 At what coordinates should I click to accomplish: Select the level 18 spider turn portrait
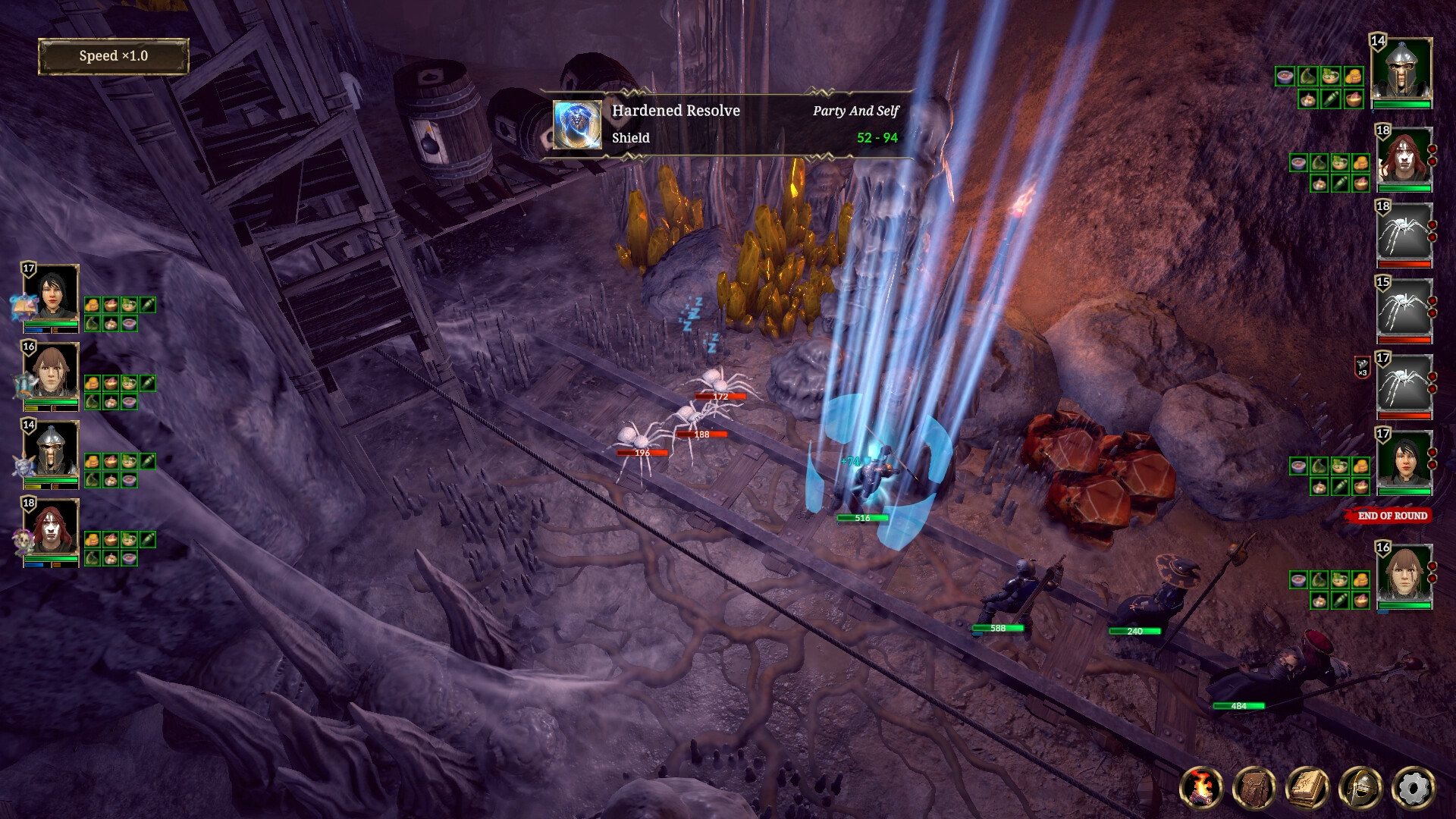click(1404, 231)
